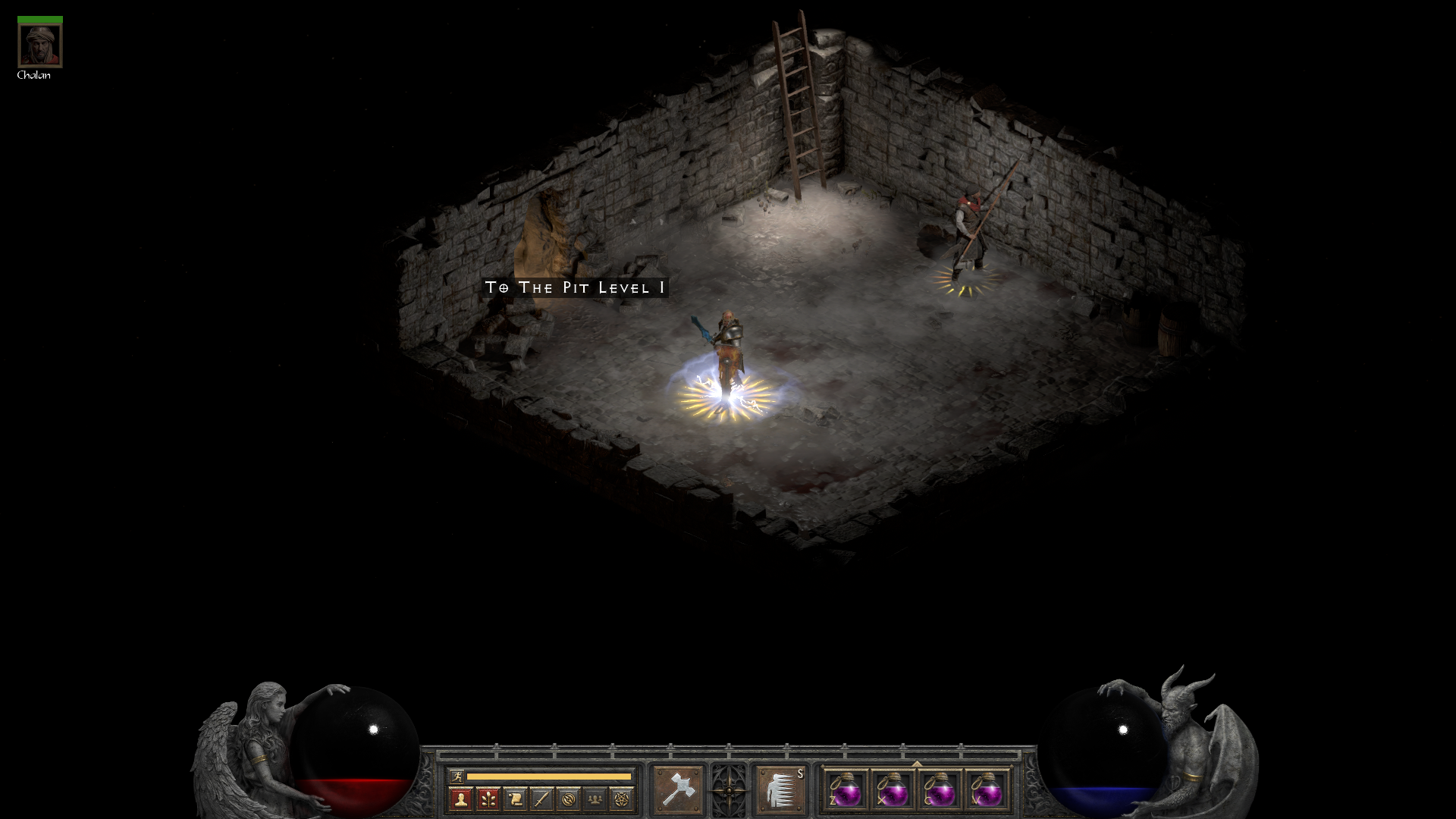The height and width of the screenshot is (819, 1456).
Task: Open the character sheet icon
Action: [461, 799]
